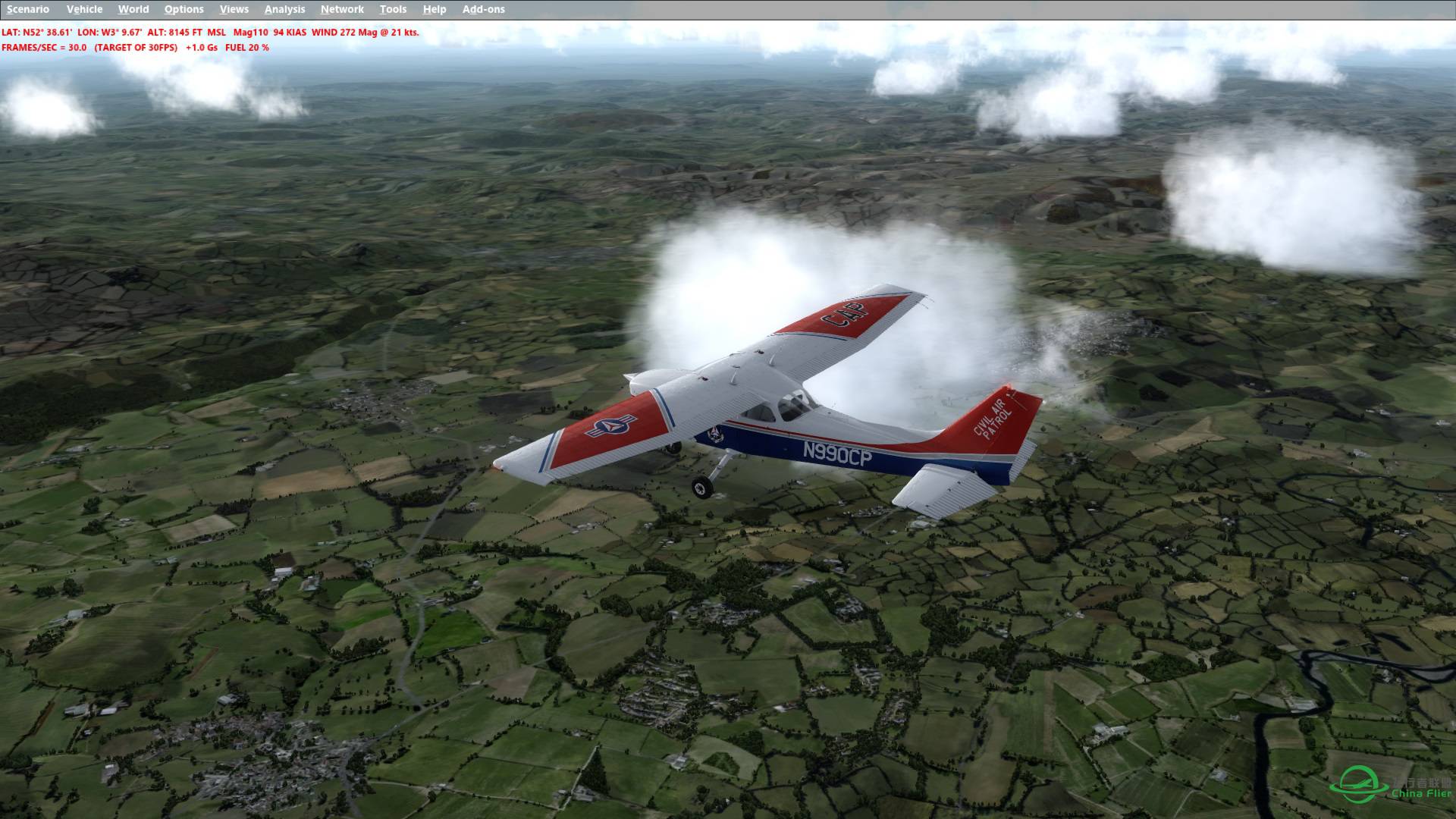The width and height of the screenshot is (1456, 819).
Task: Open the Help menu
Action: point(433,9)
